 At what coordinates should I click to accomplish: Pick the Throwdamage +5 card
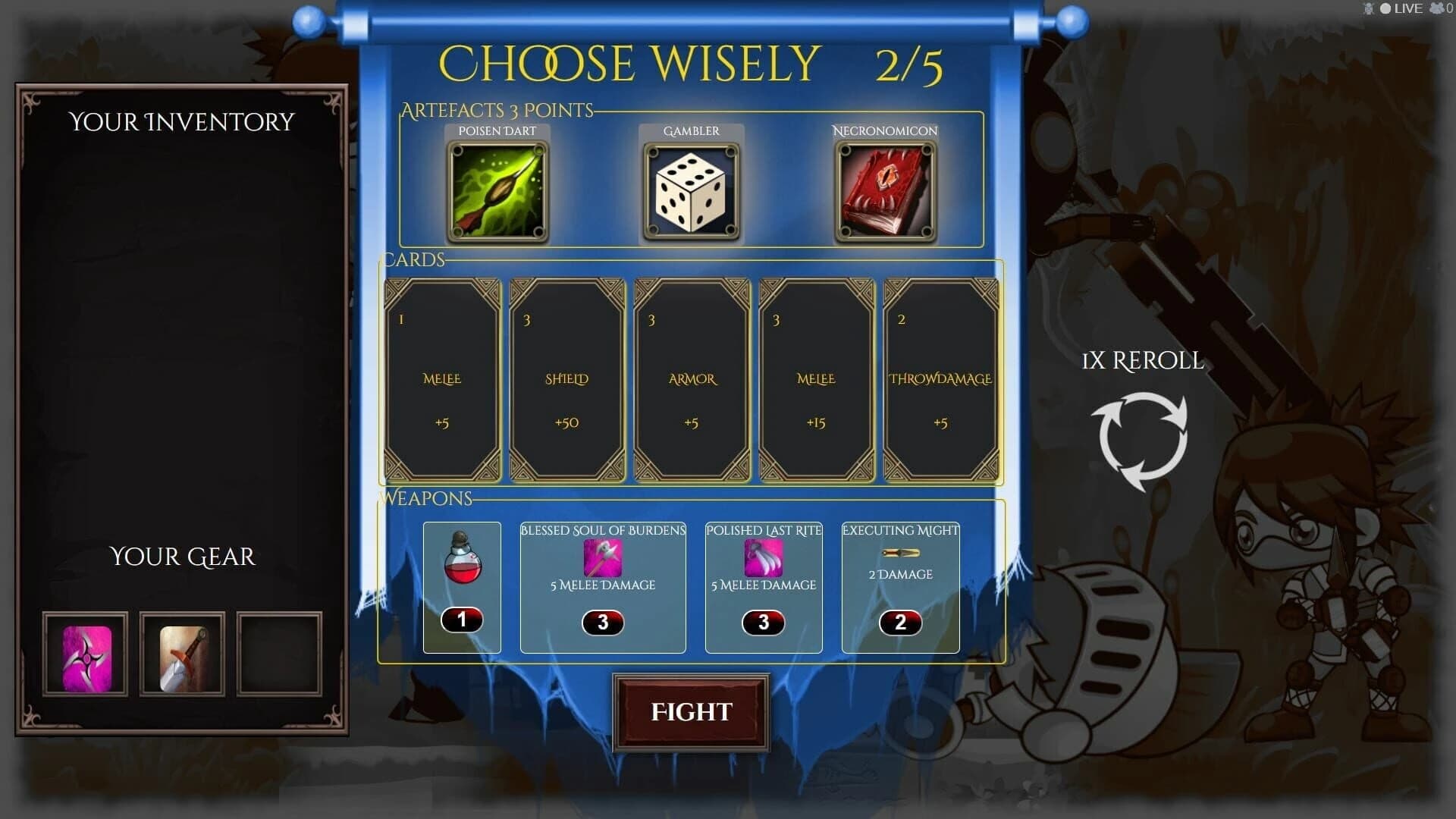point(940,379)
